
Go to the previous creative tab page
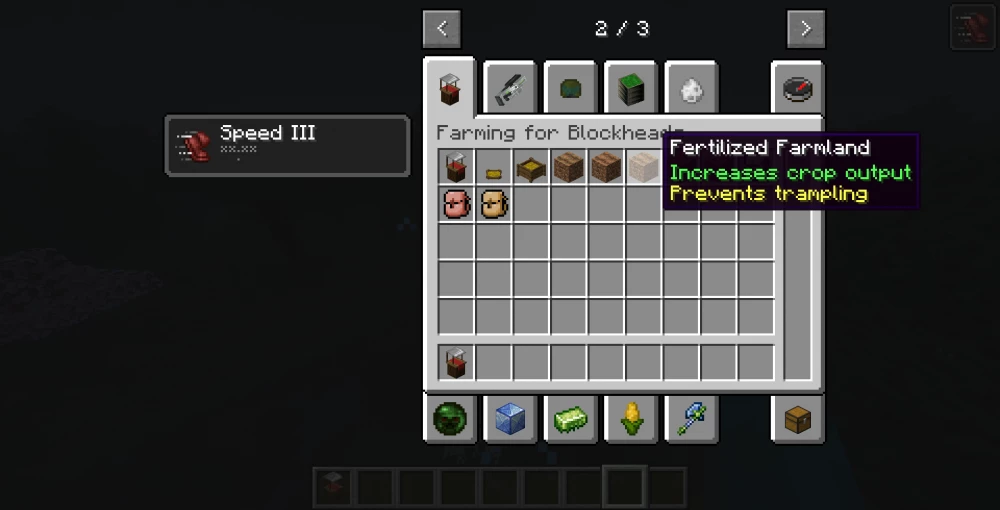tap(442, 28)
